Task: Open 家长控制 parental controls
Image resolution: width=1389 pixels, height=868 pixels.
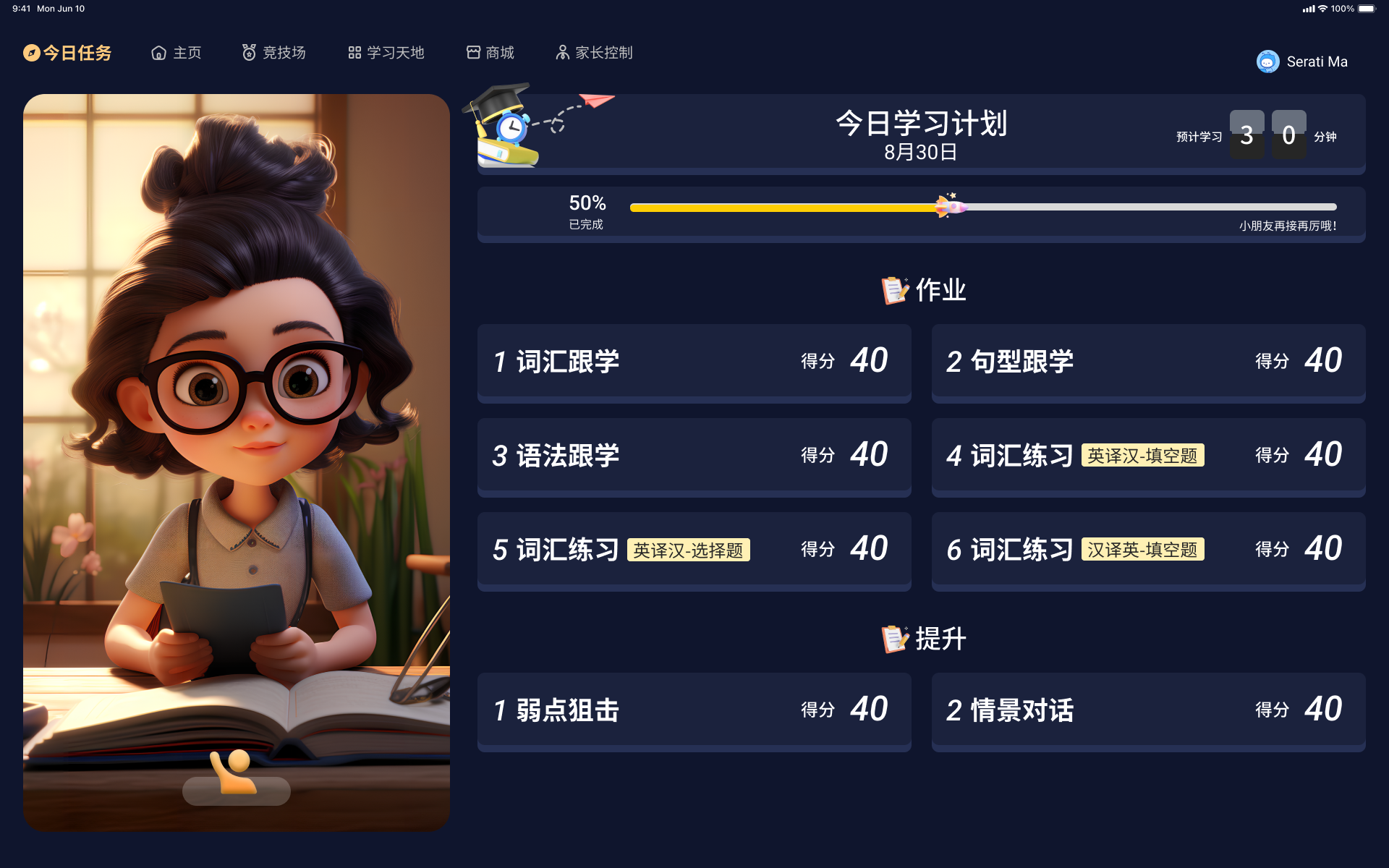Action: [594, 53]
